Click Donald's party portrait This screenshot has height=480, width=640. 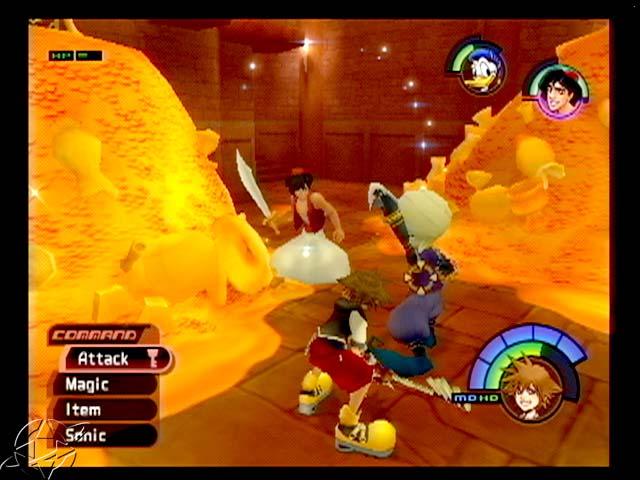tap(483, 68)
